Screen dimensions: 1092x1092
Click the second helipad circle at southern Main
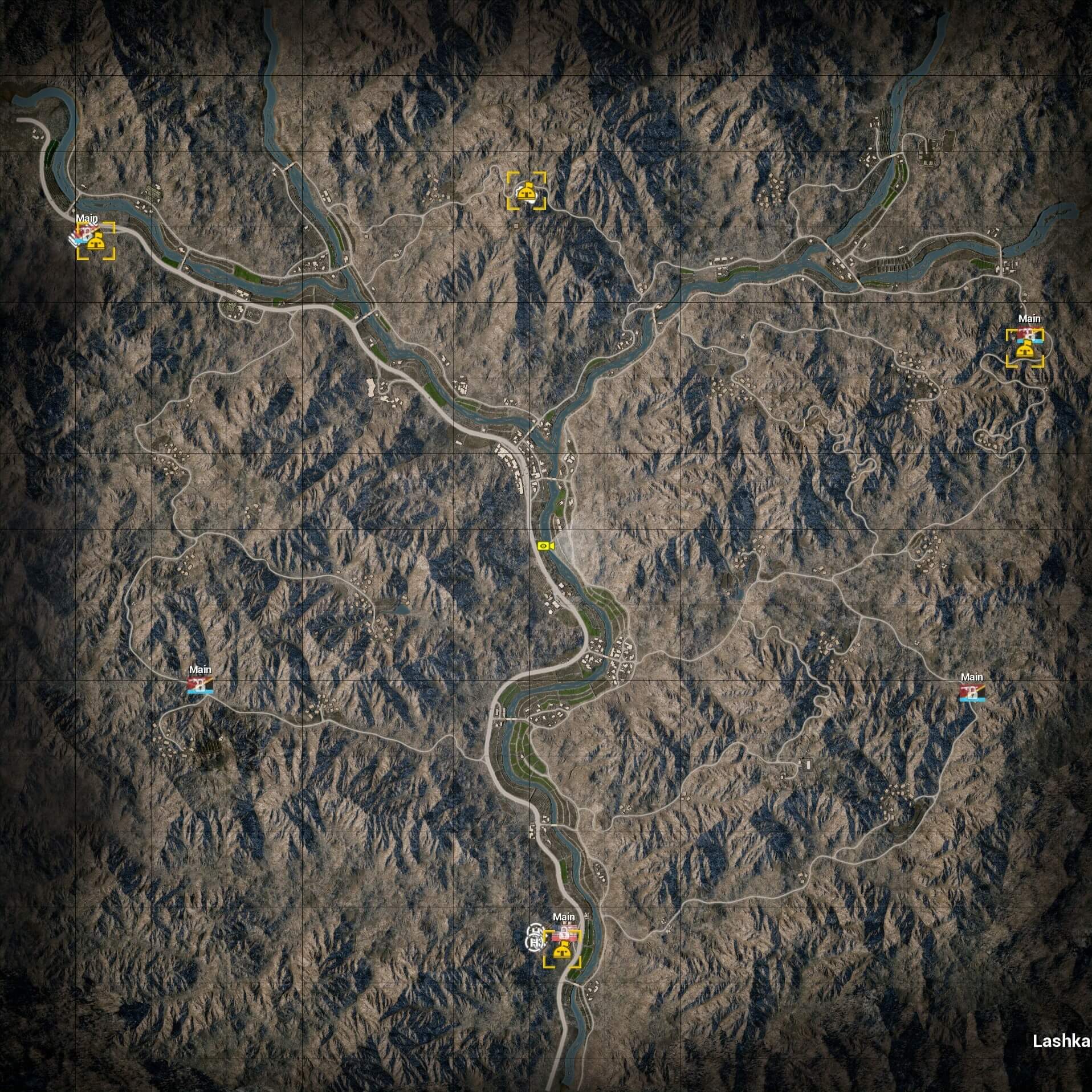(535, 943)
